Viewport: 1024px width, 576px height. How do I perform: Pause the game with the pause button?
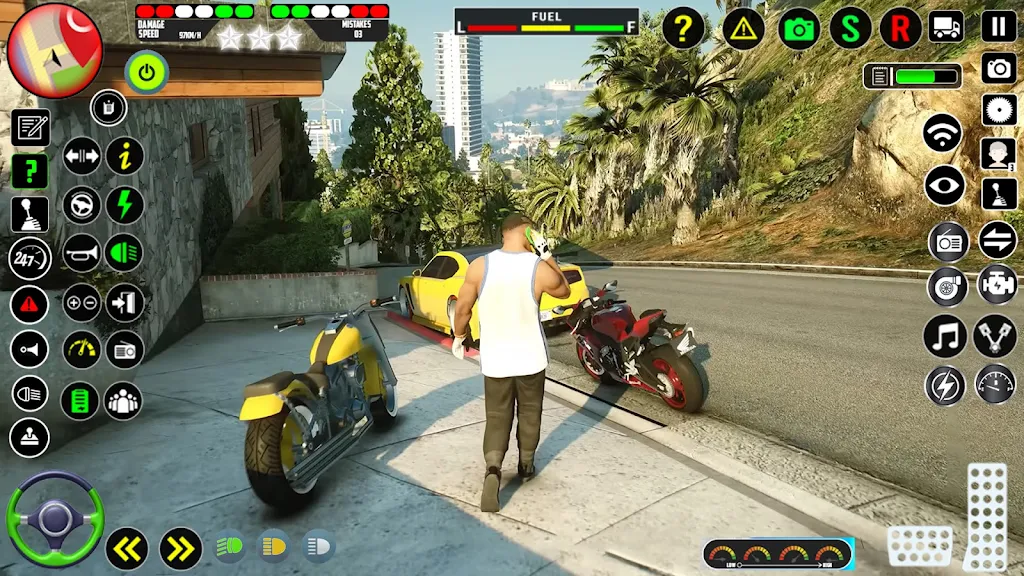tap(998, 26)
